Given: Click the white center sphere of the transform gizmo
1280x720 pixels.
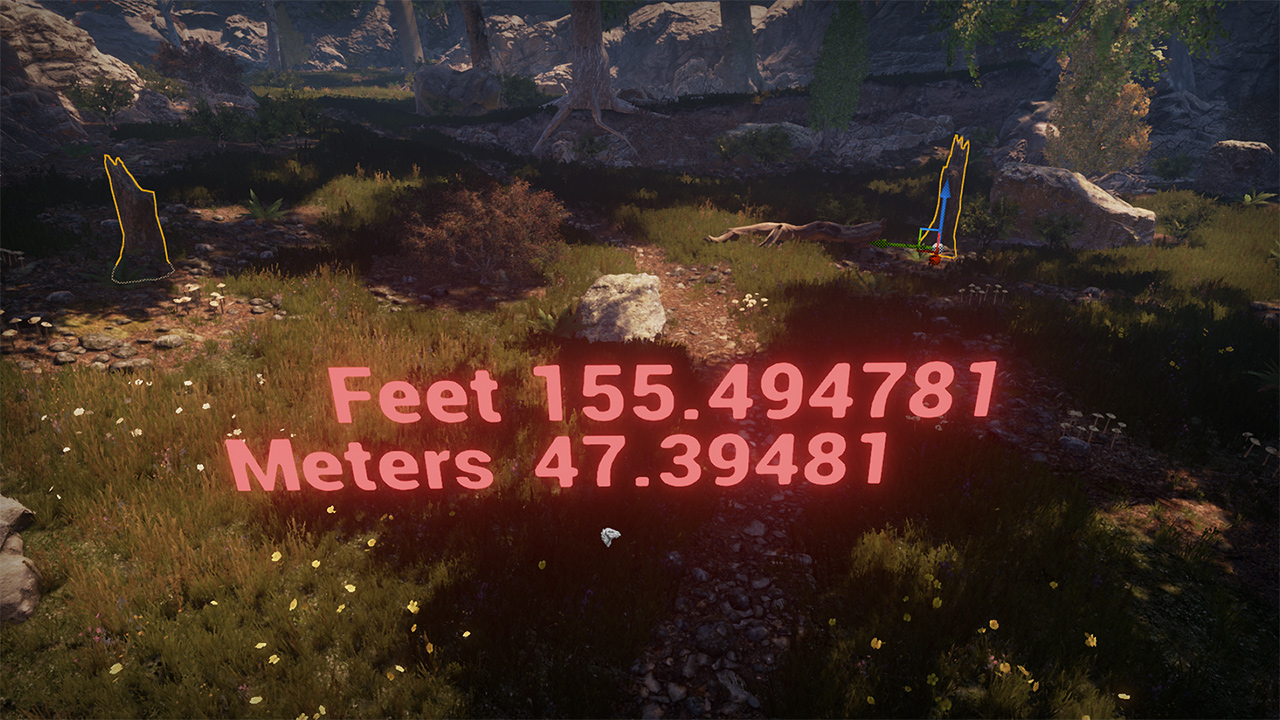Looking at the screenshot, I should (936, 247).
